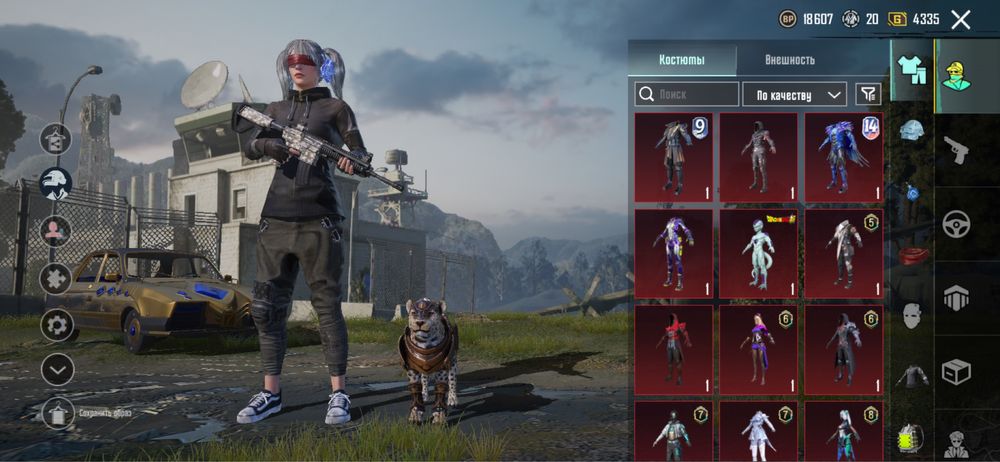The height and width of the screenshot is (462, 1000).
Task: Open the crate box category icon
Action: [x=957, y=372]
